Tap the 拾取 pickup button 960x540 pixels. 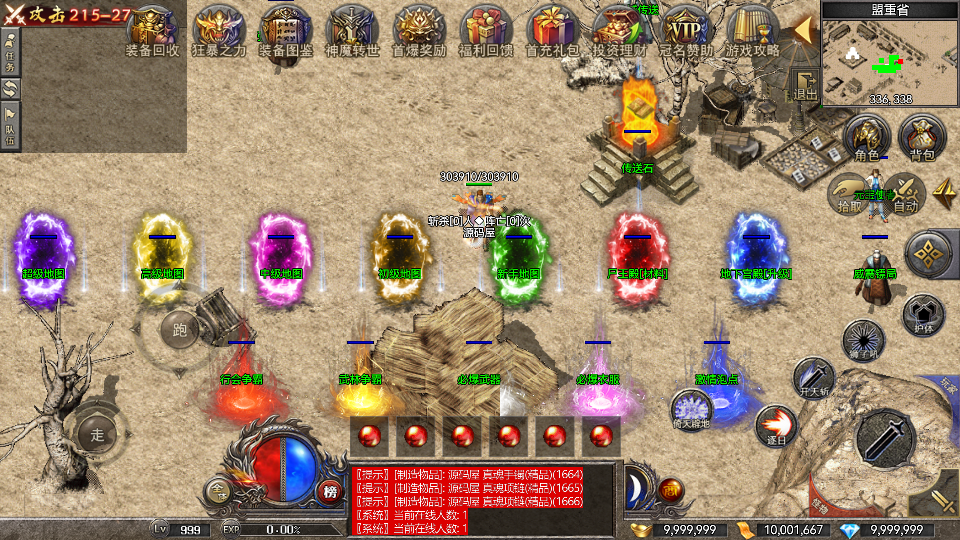[x=849, y=193]
